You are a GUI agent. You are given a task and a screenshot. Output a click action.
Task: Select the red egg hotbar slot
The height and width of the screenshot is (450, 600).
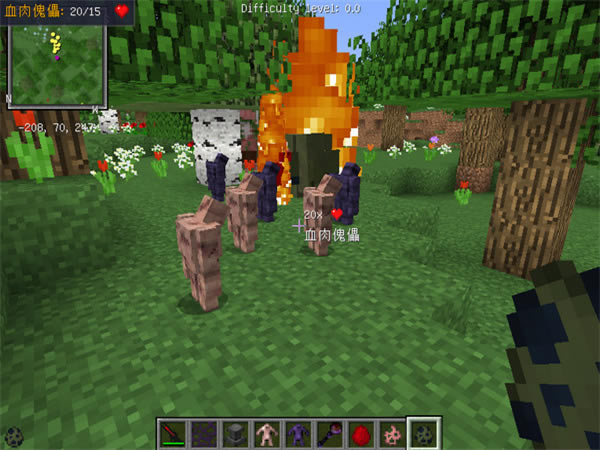(360, 434)
